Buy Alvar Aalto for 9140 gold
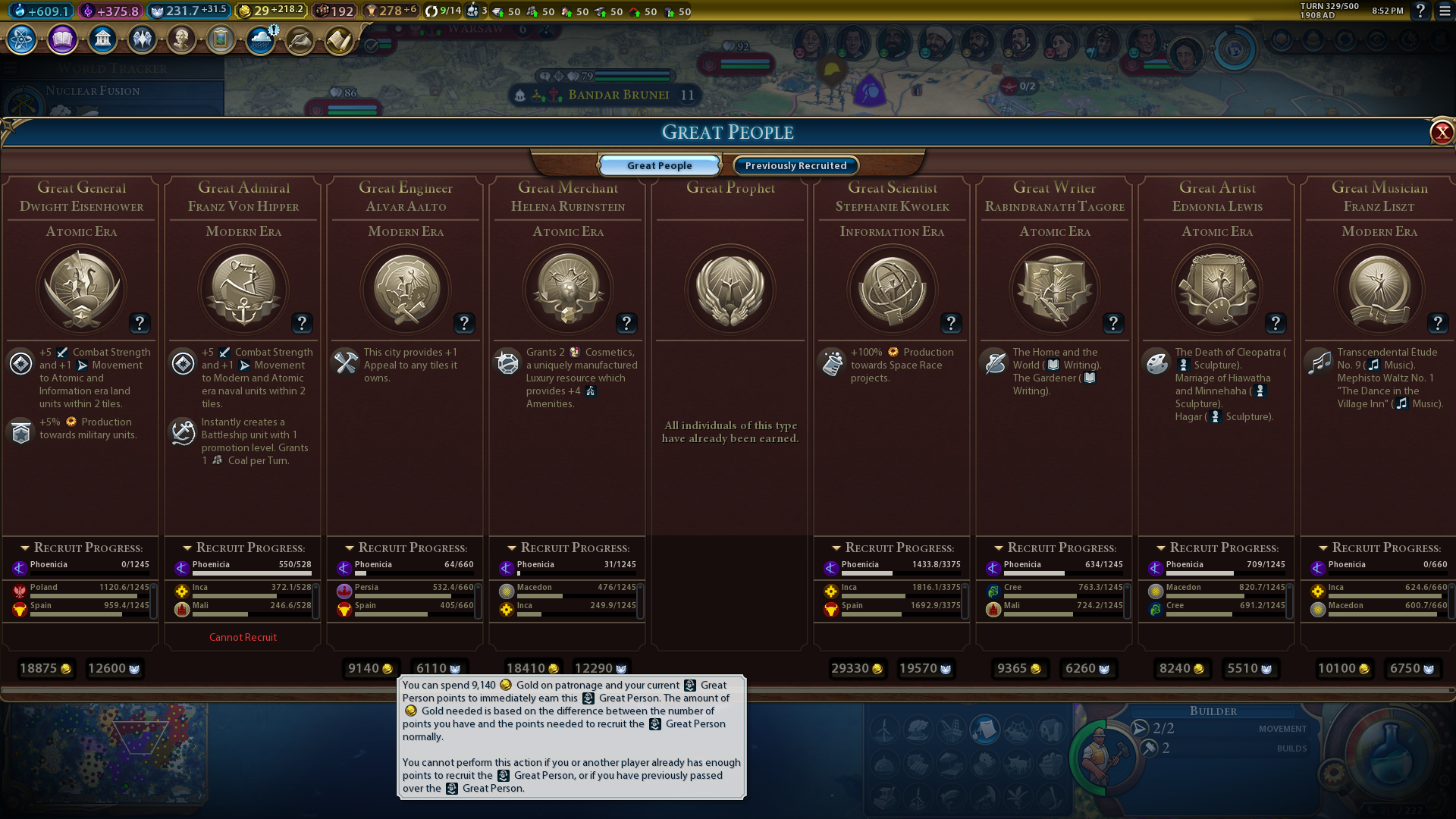This screenshot has height=819, width=1456. tap(370, 668)
